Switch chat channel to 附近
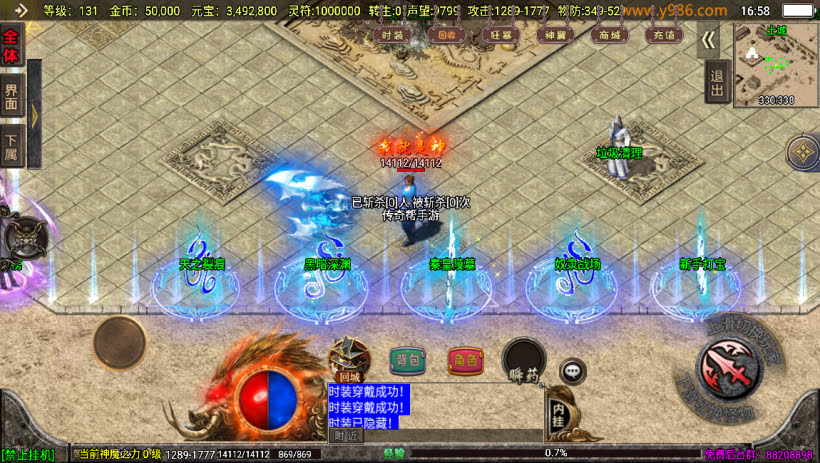 346,435
